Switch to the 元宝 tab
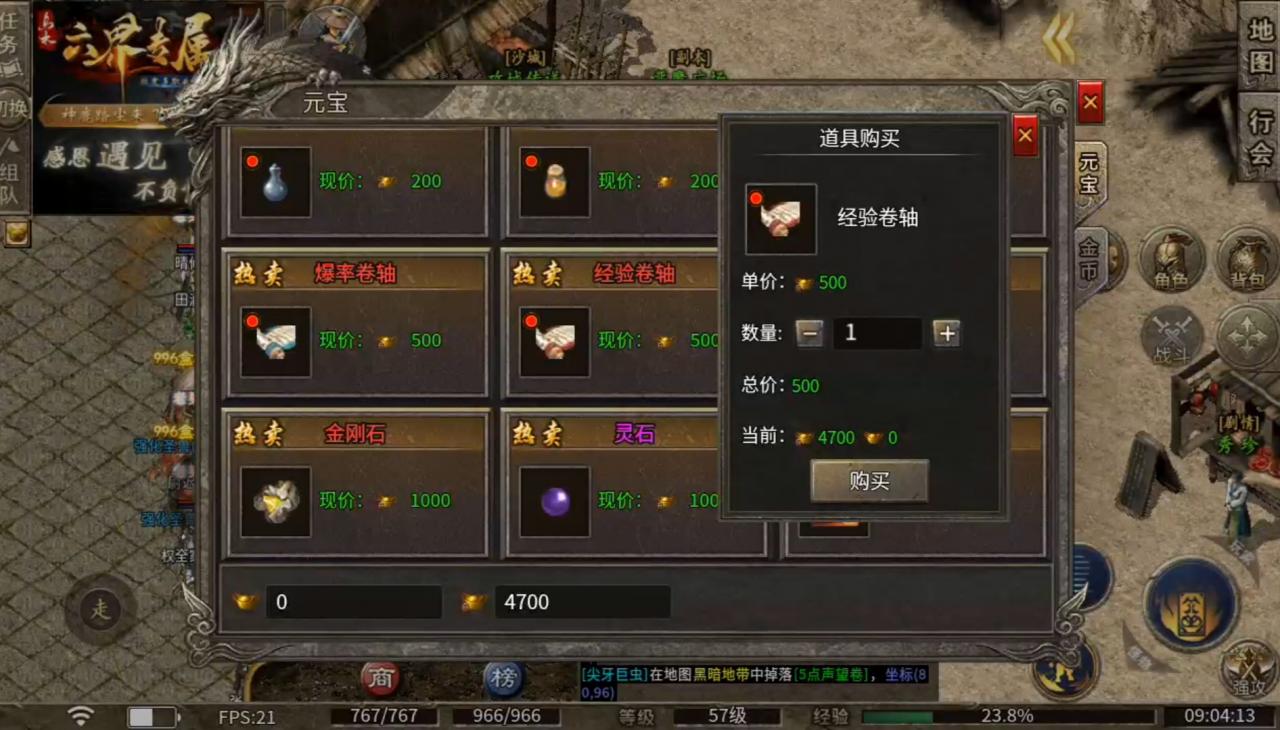 1087,177
